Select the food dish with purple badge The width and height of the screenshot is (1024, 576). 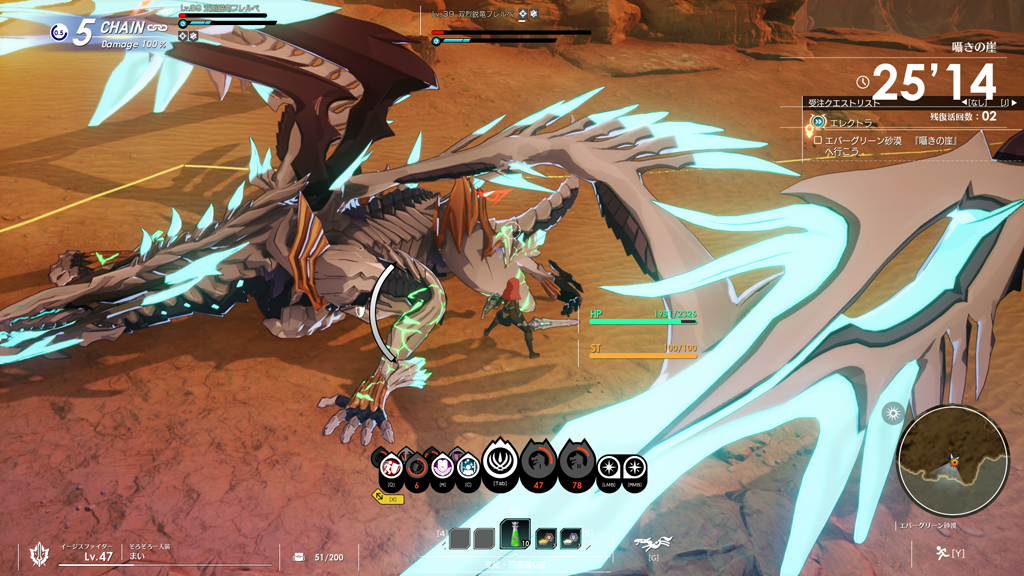click(570, 539)
